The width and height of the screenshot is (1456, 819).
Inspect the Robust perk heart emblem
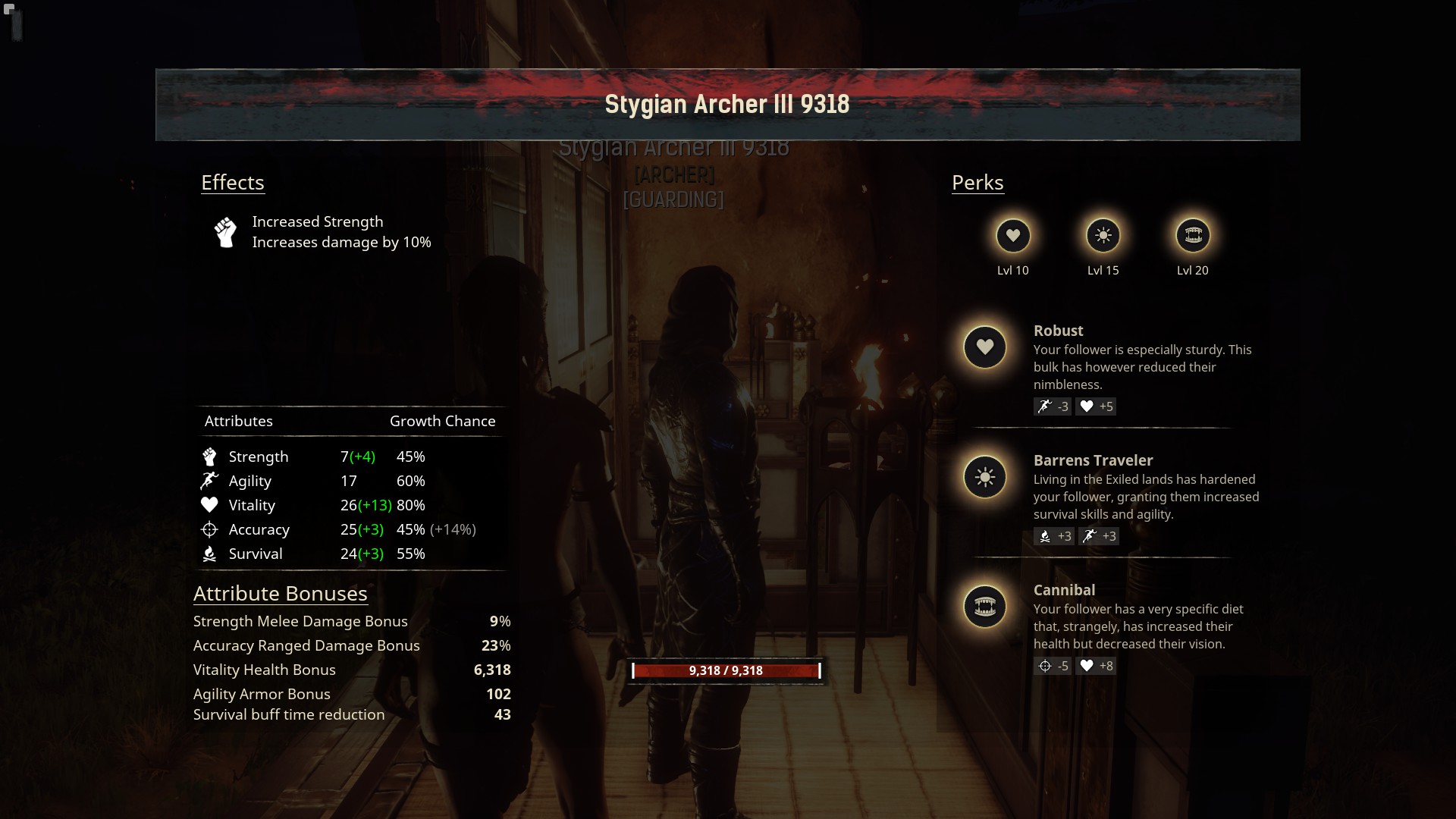tap(984, 347)
